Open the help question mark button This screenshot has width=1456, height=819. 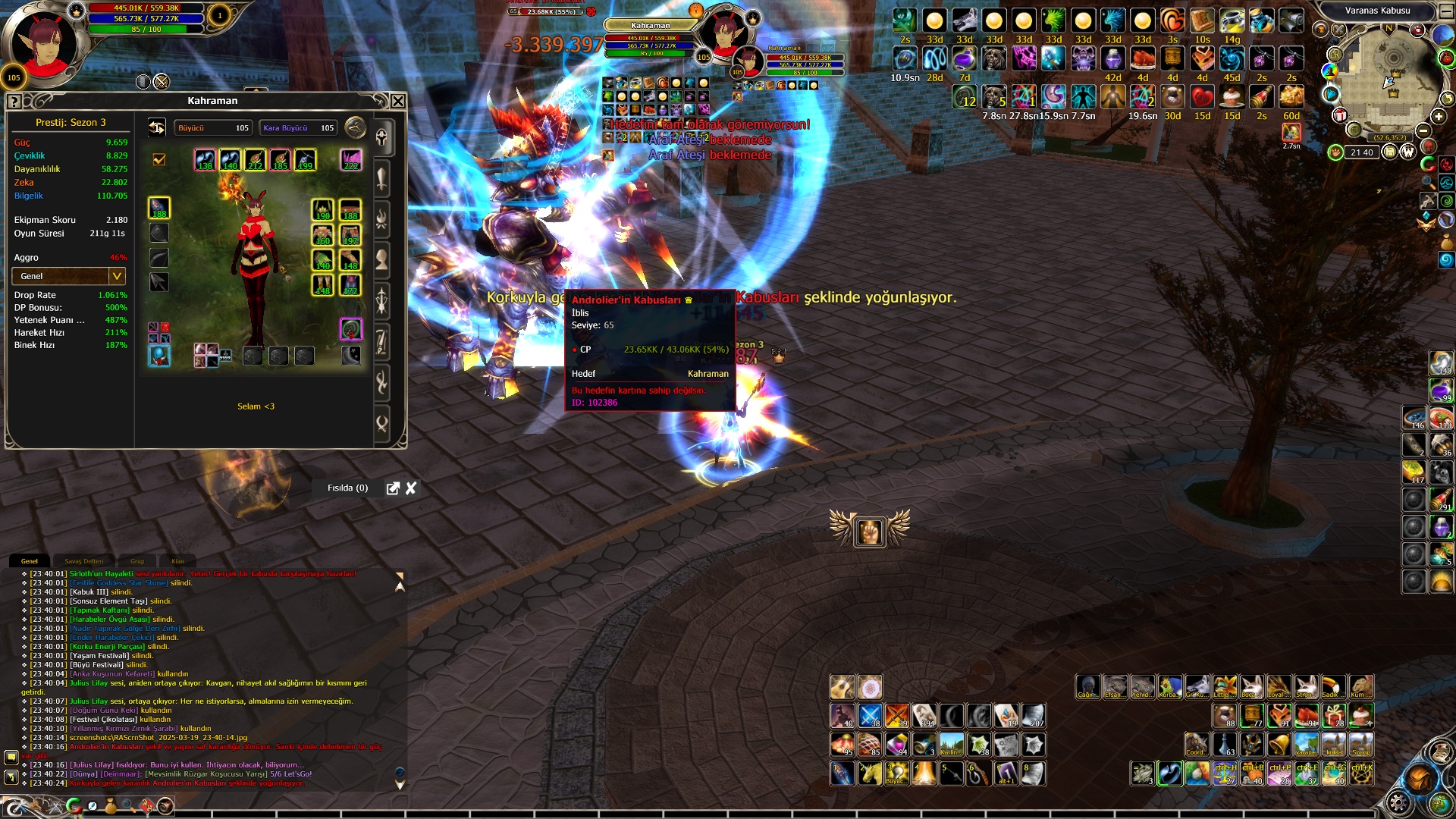pyautogui.click(x=14, y=102)
